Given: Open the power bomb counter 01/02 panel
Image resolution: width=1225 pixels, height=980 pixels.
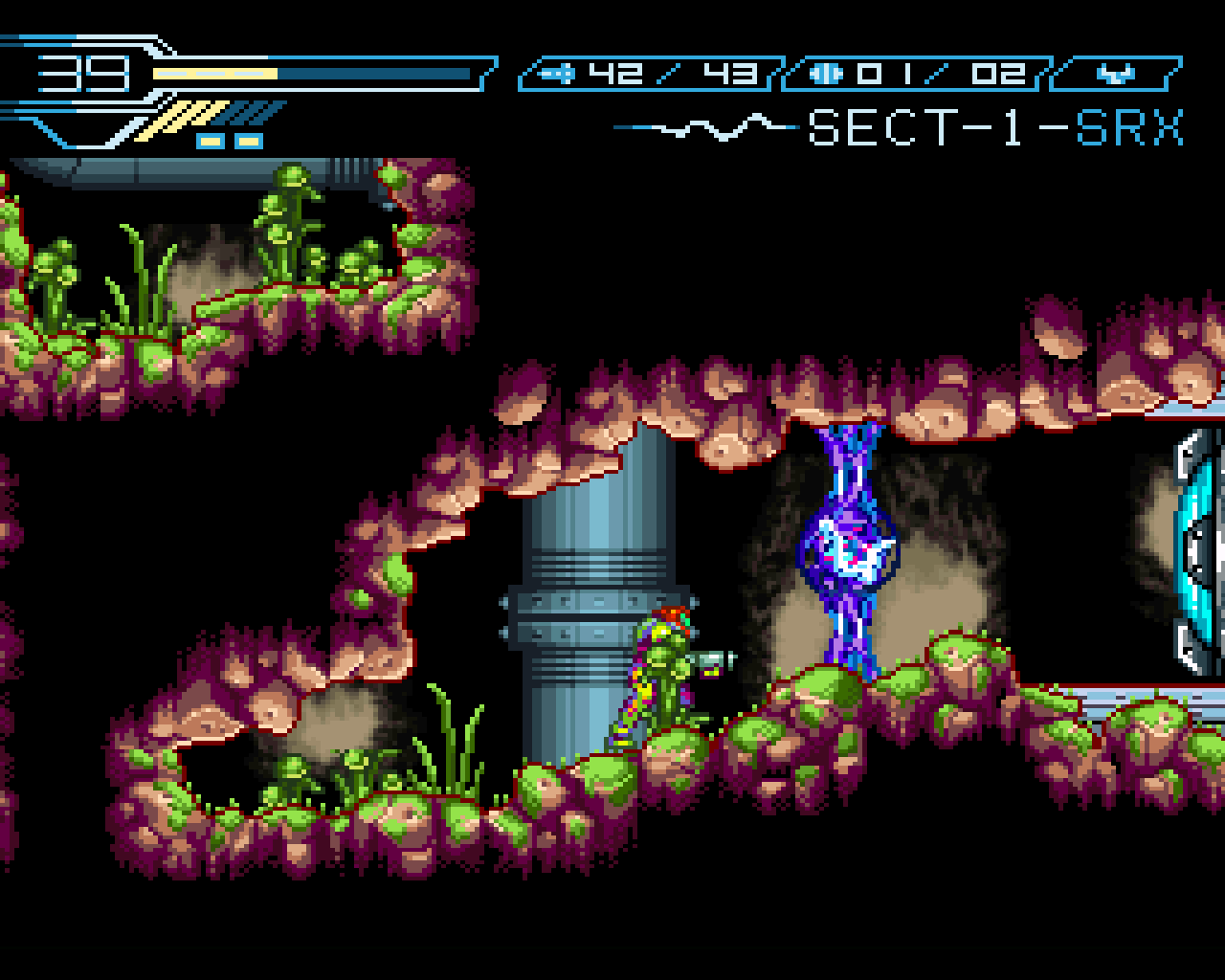Looking at the screenshot, I should click(919, 72).
